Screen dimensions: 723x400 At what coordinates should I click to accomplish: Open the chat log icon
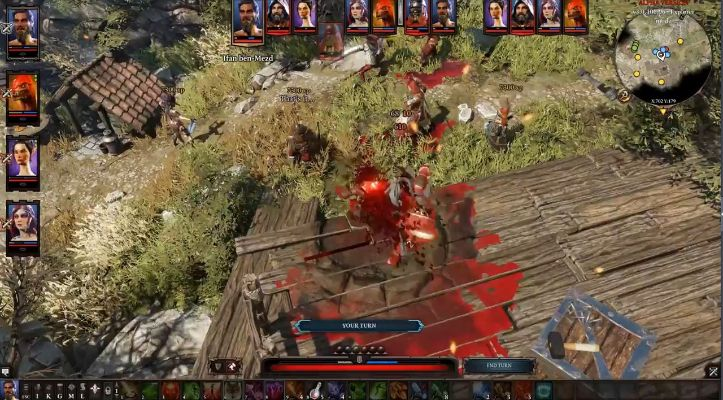pyautogui.click(x=6, y=372)
